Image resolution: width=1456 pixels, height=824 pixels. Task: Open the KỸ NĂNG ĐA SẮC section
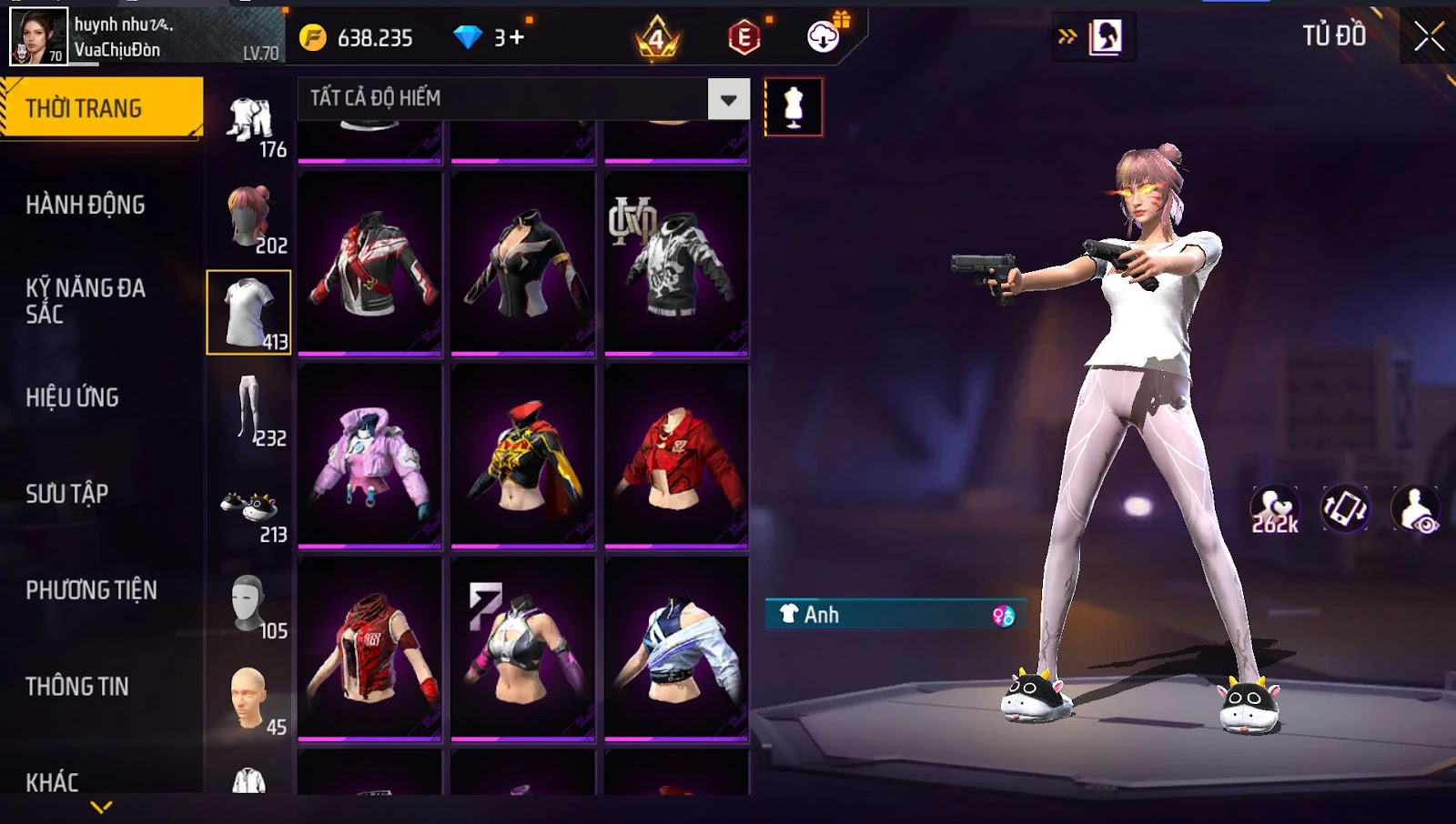[x=86, y=301]
